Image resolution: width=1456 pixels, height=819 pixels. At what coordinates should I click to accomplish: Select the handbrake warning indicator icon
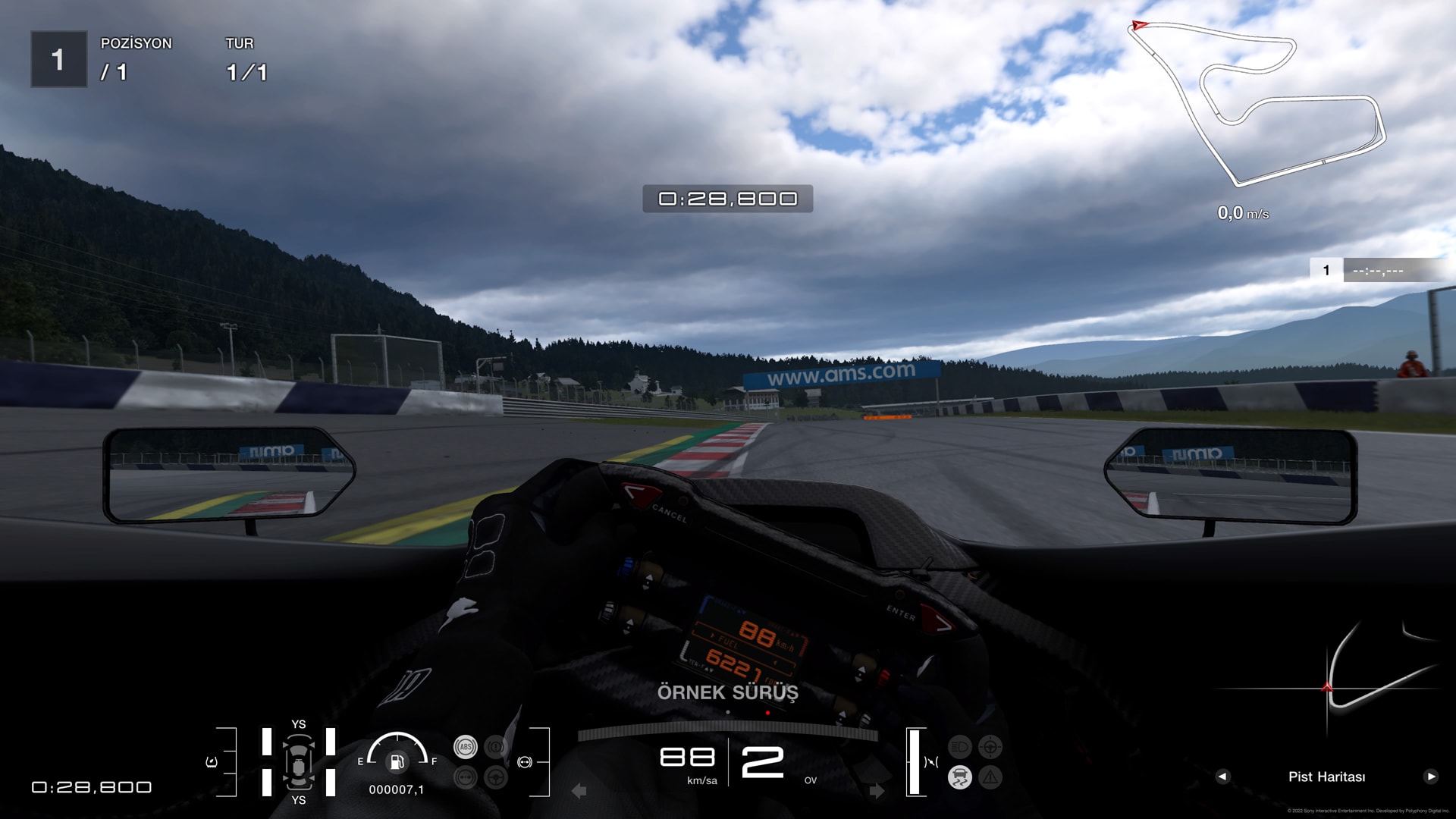(496, 747)
